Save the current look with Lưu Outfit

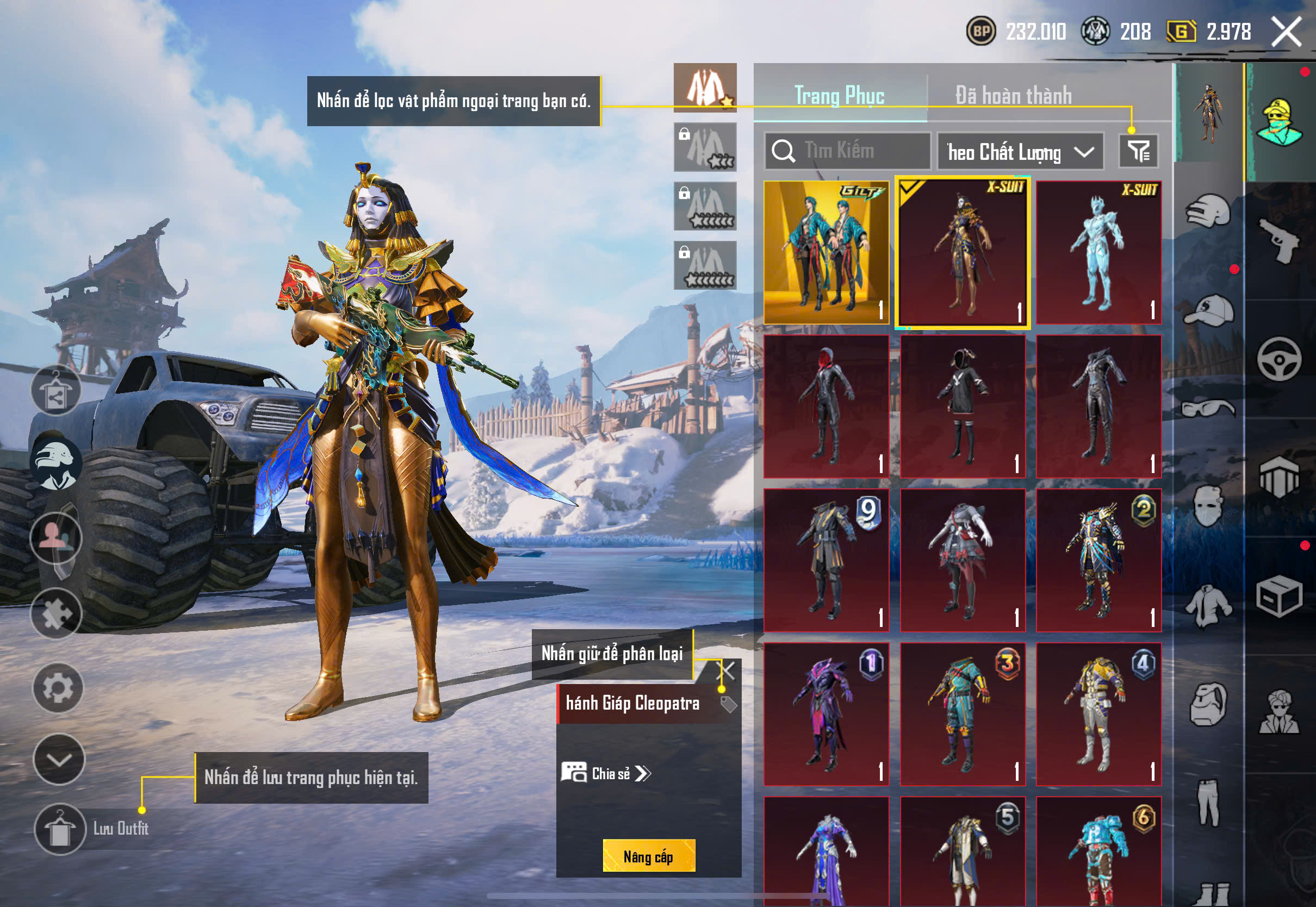tap(60, 829)
